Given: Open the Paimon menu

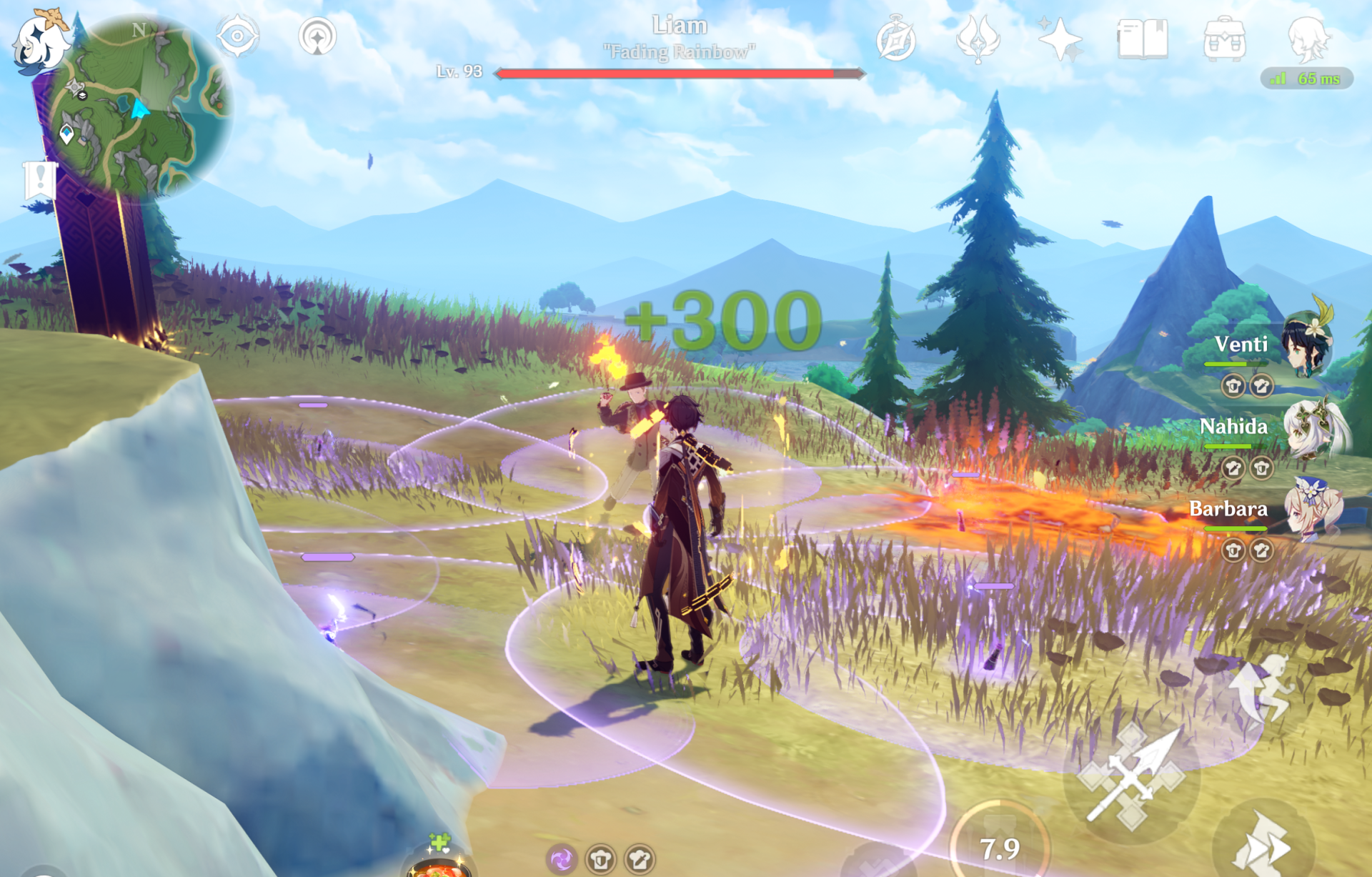Looking at the screenshot, I should point(39,41).
